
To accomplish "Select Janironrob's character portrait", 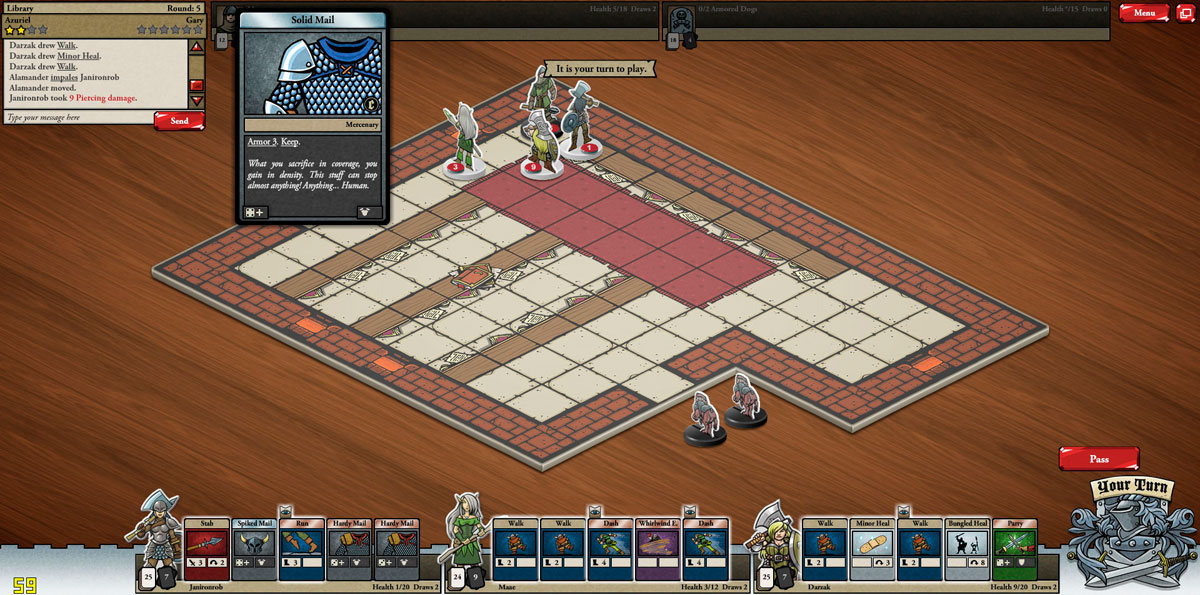I will click(x=158, y=530).
